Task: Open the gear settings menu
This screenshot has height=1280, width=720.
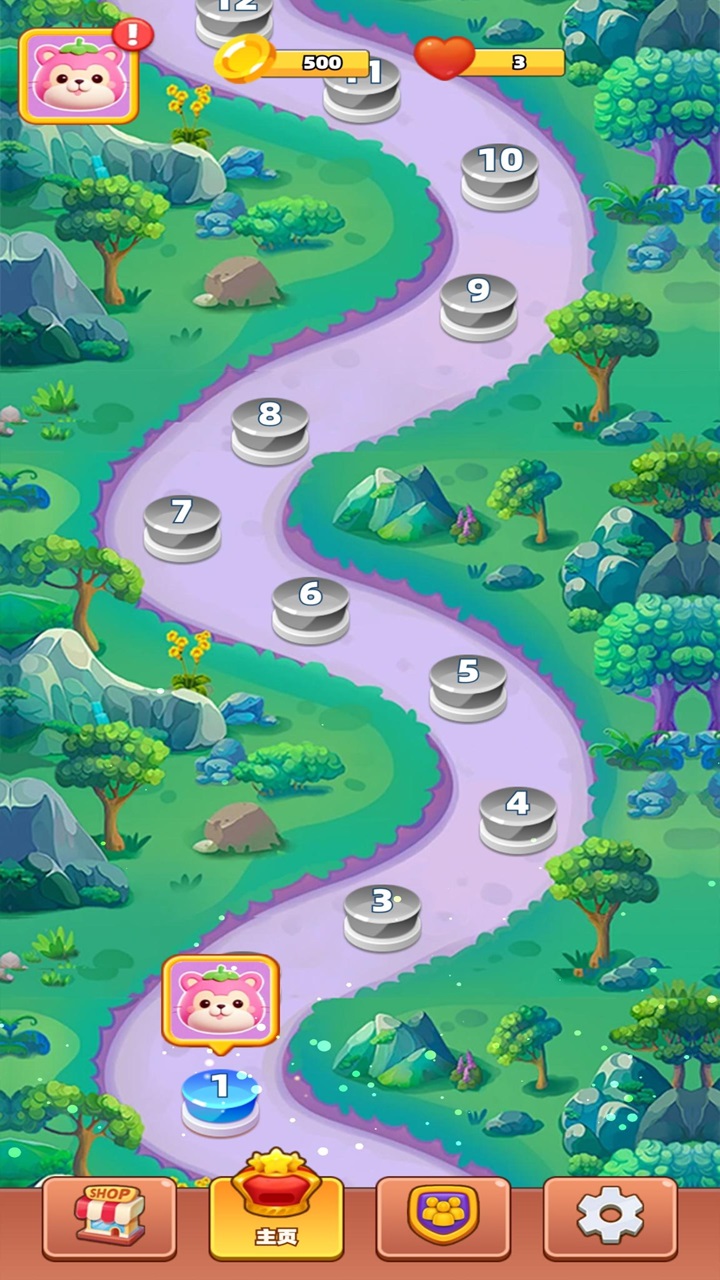Action: (x=610, y=1217)
